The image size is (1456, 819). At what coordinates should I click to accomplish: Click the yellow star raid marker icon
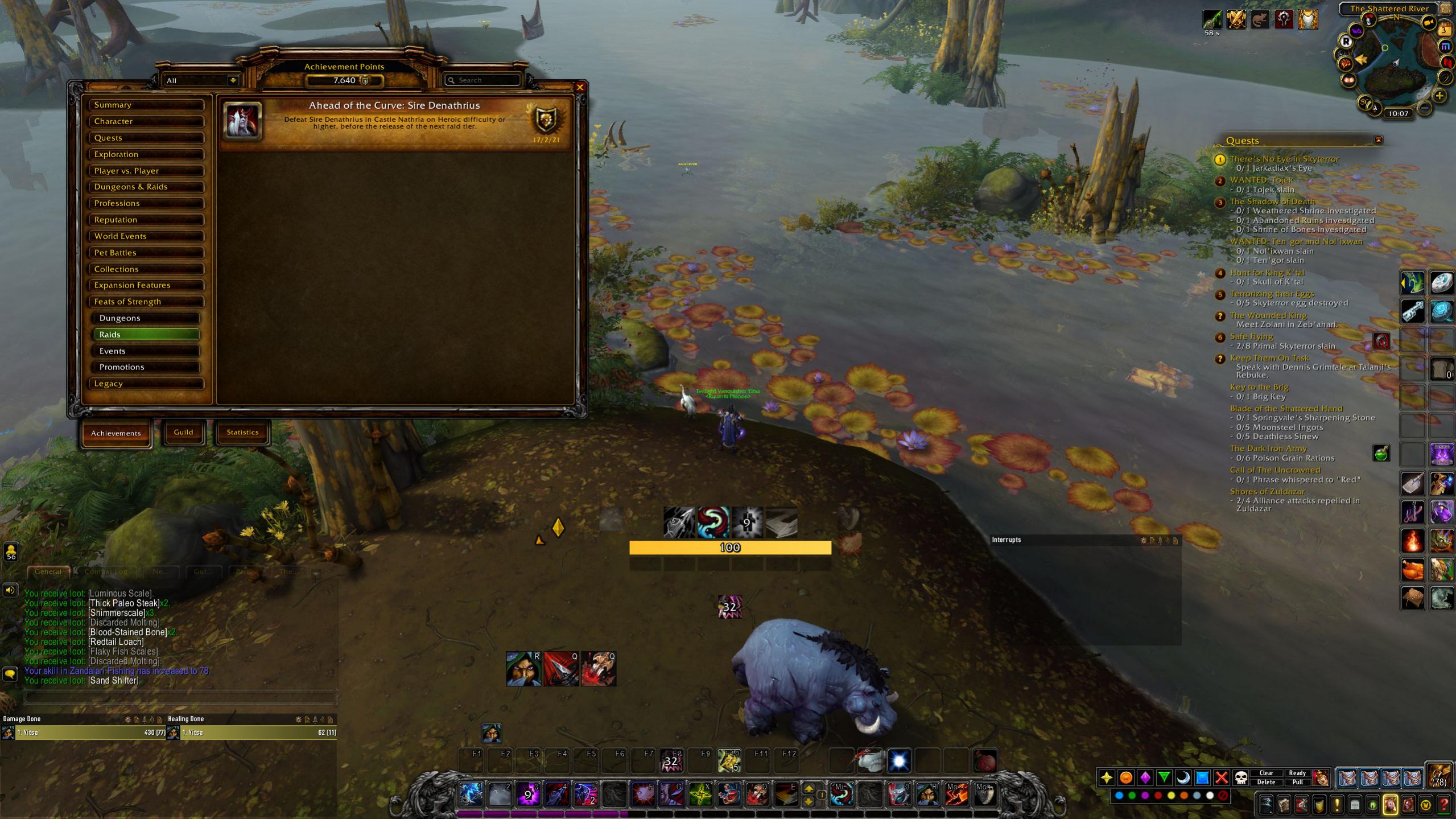click(x=1107, y=777)
